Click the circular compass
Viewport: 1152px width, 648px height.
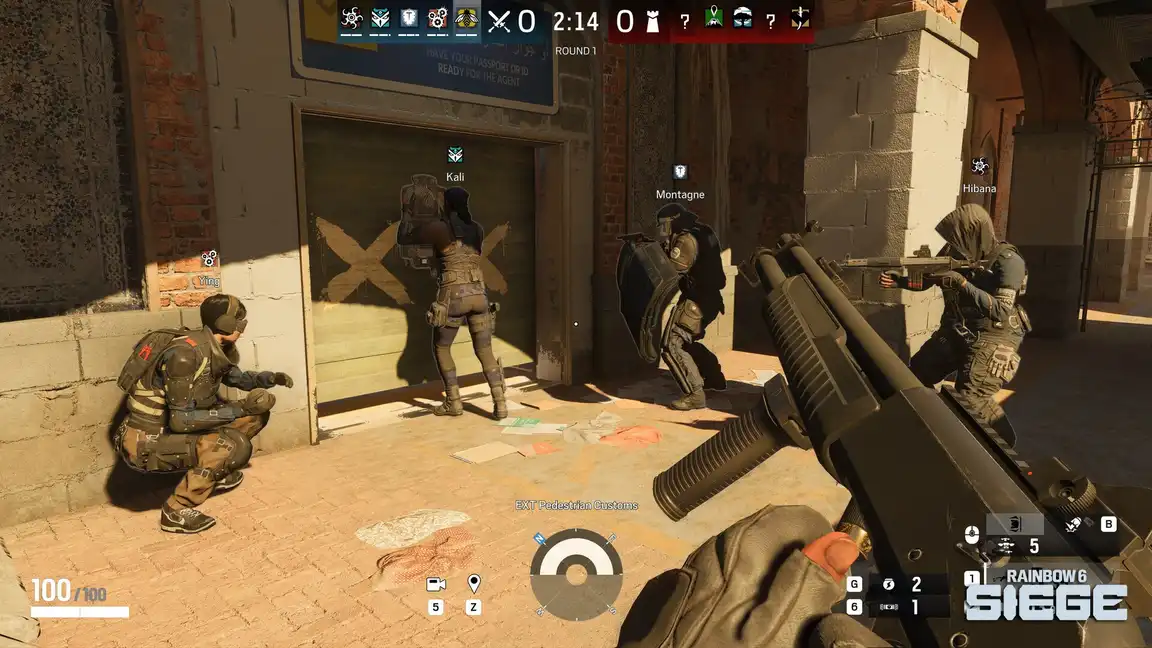(576, 574)
